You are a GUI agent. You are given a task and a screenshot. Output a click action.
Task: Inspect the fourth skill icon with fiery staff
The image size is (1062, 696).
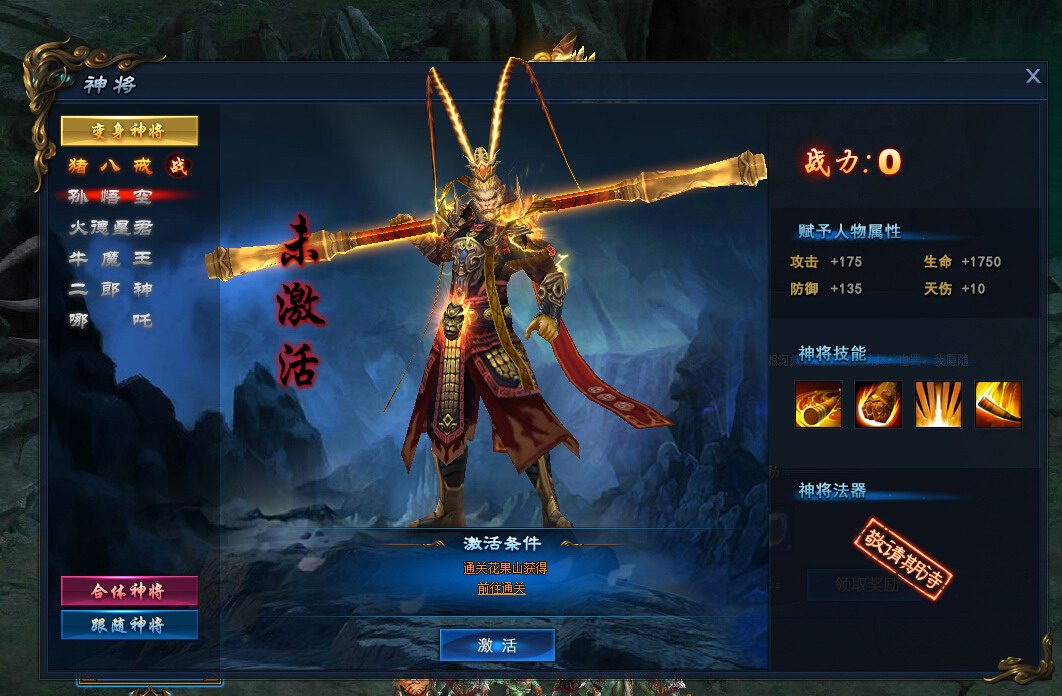[x=998, y=404]
